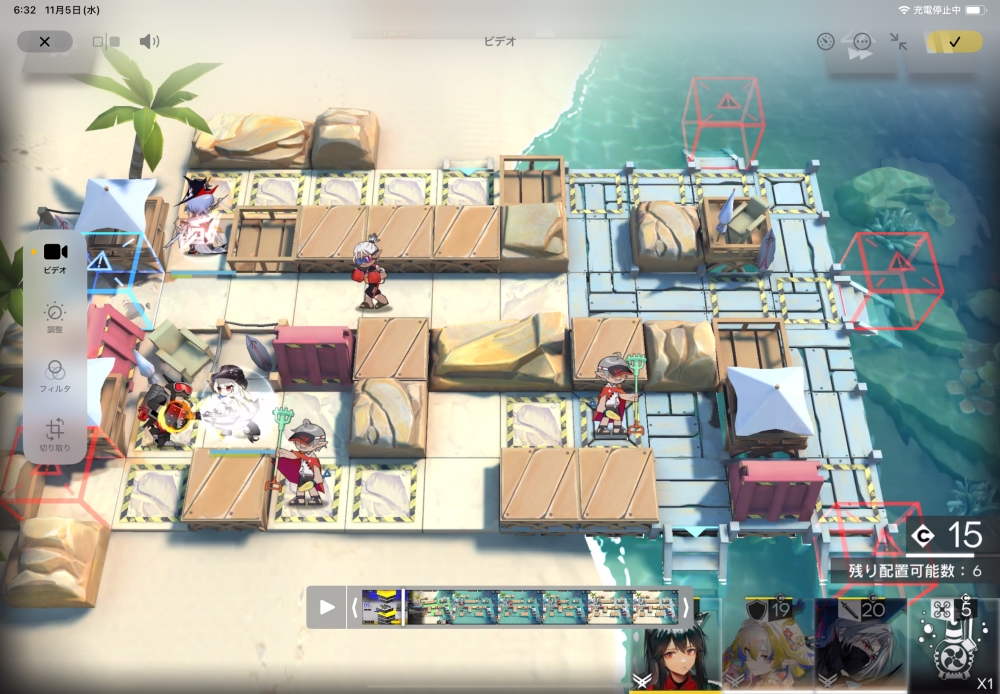This screenshot has width=1000, height=694.
Task: Open the ビデオ (Video) editing tool
Action: (x=55, y=257)
